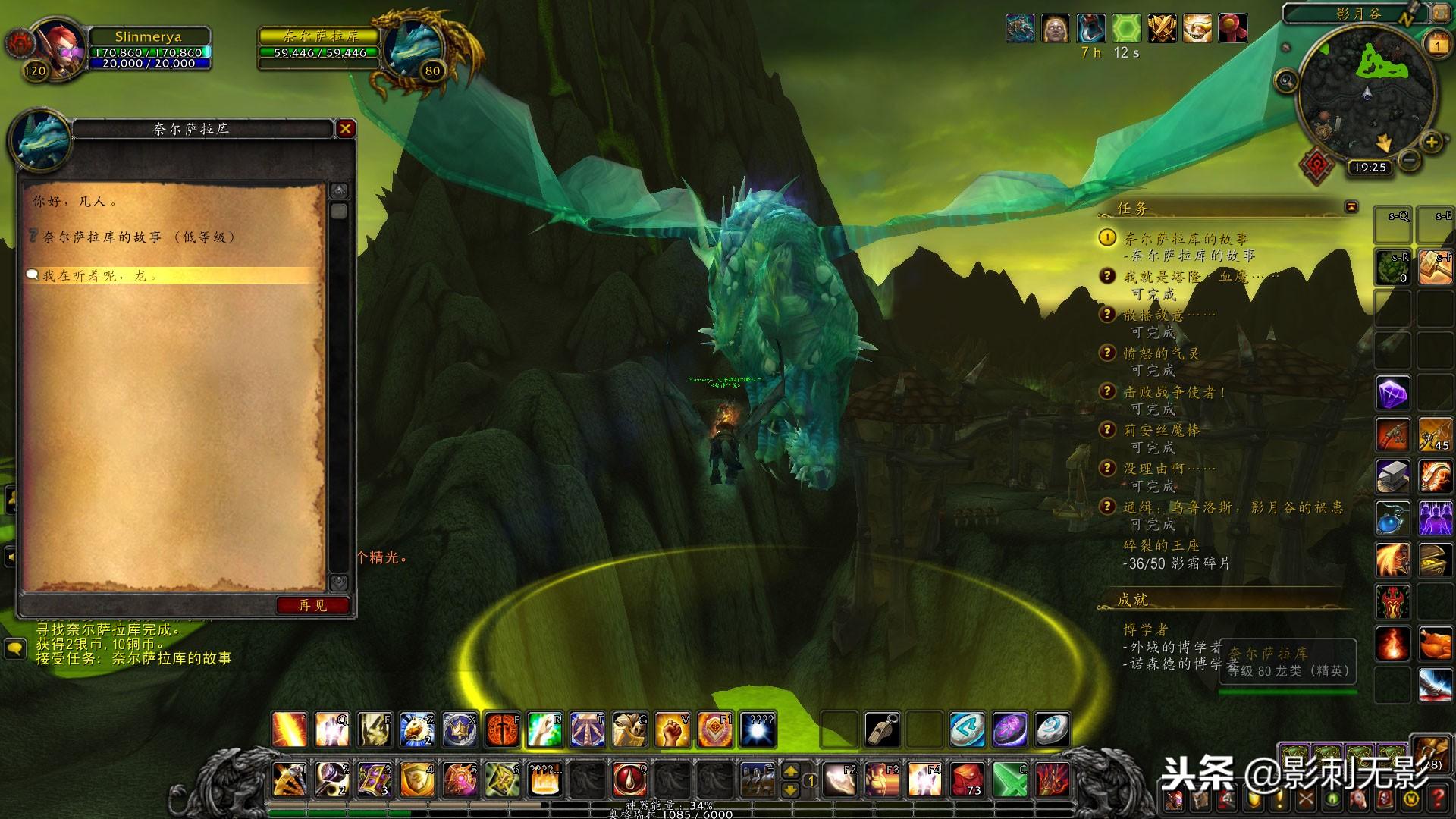Screen dimensions: 1456x819
Task: Use the red blood drop ability
Action: tap(629, 779)
